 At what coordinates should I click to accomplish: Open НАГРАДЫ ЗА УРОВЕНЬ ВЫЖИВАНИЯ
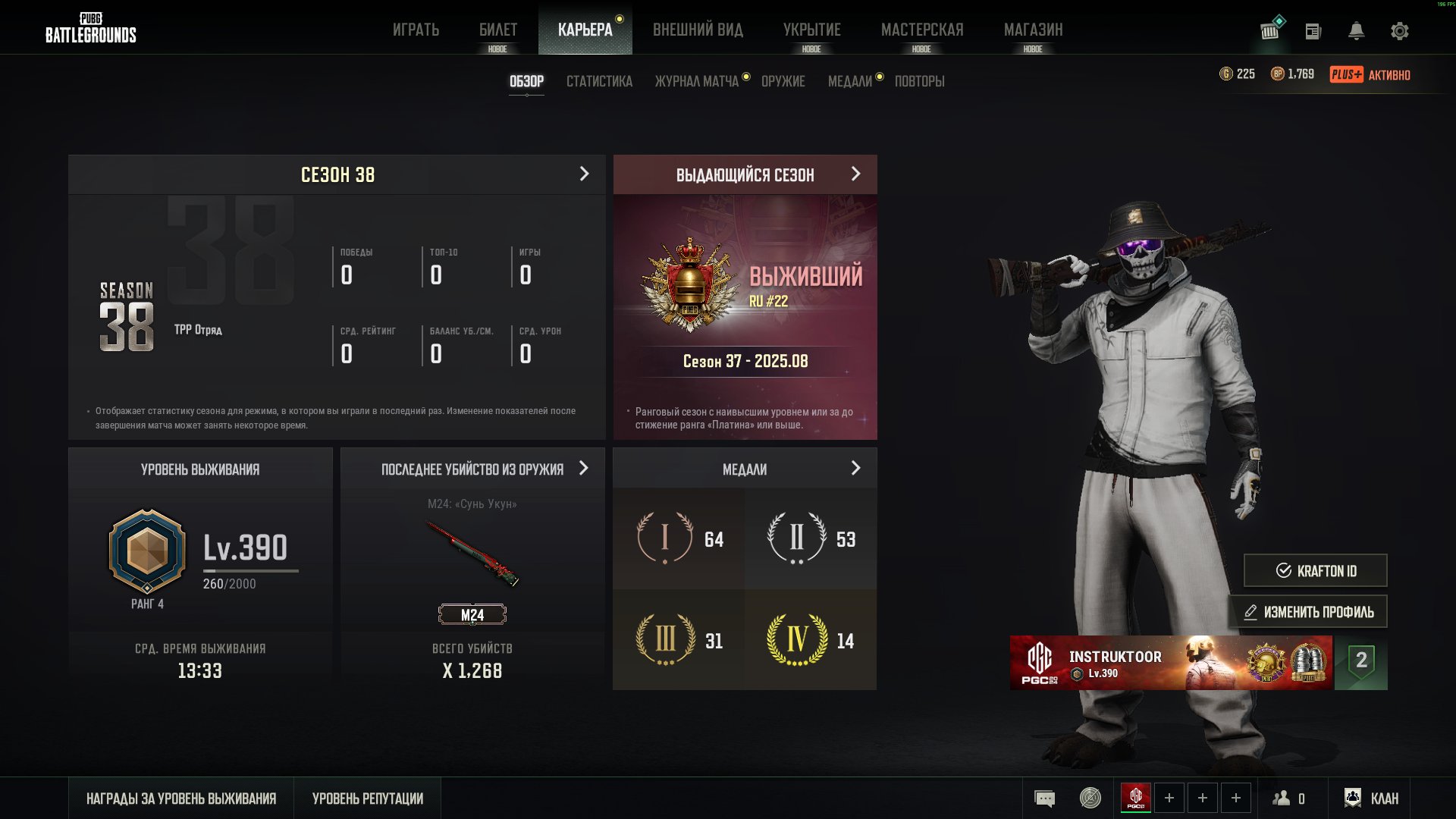pos(181,799)
